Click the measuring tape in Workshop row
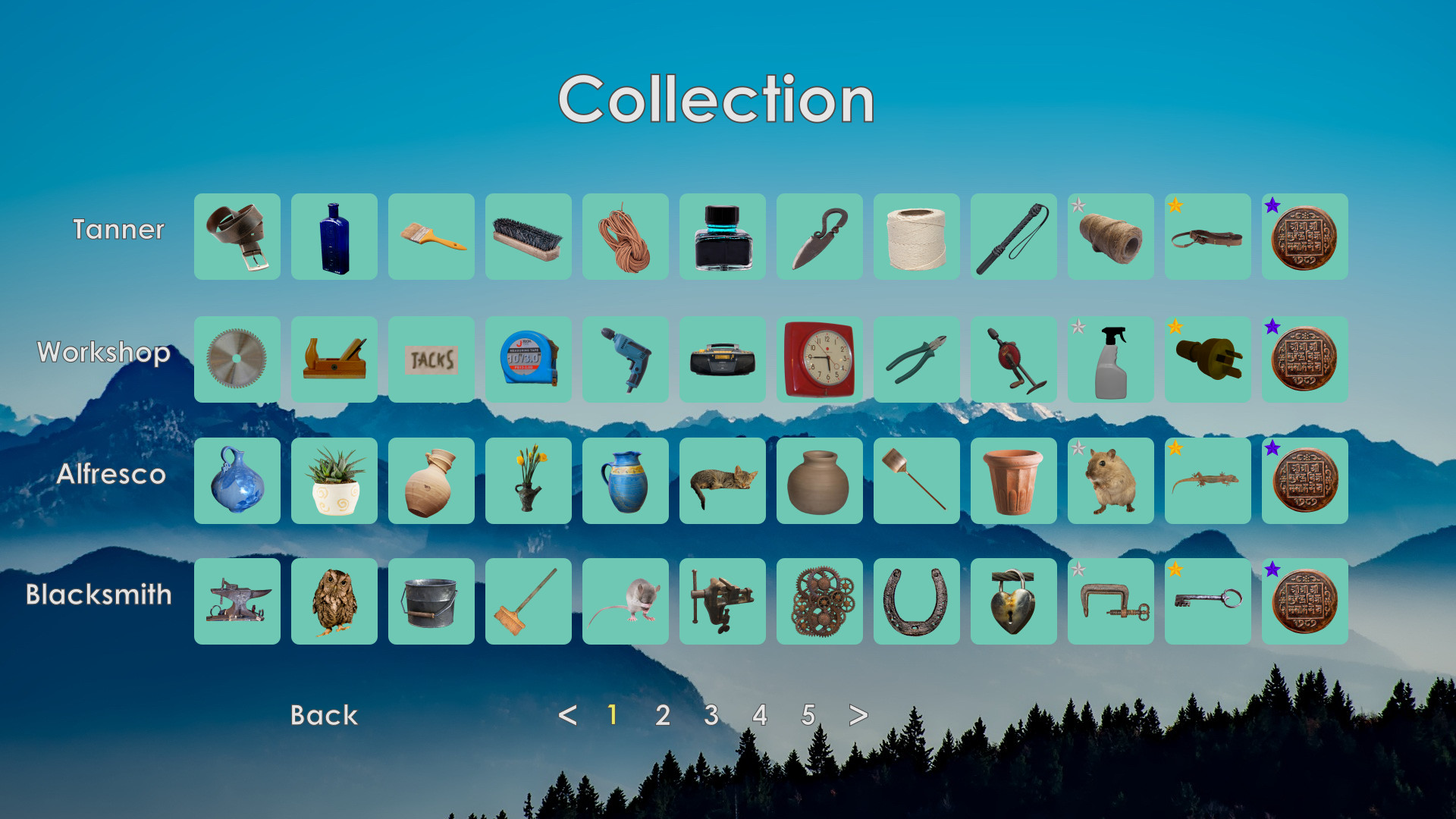 pyautogui.click(x=528, y=359)
